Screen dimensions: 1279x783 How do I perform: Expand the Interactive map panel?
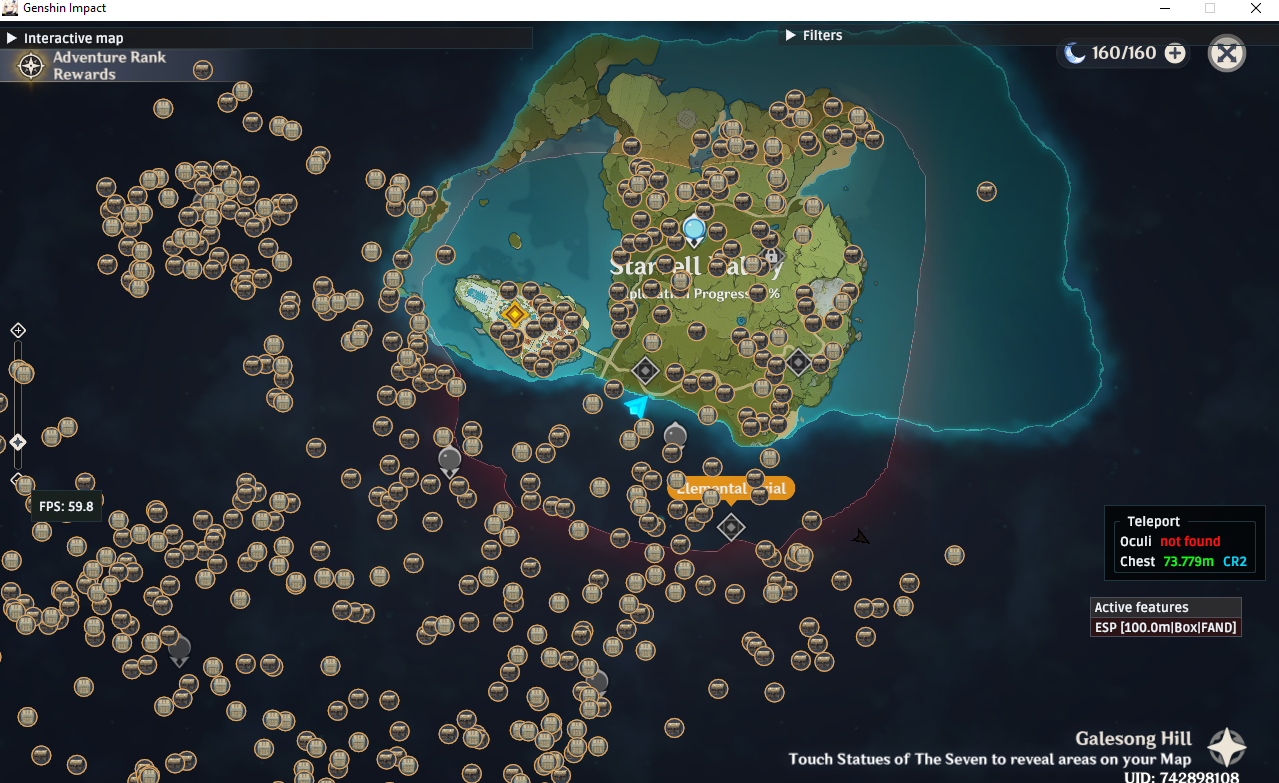coord(12,38)
